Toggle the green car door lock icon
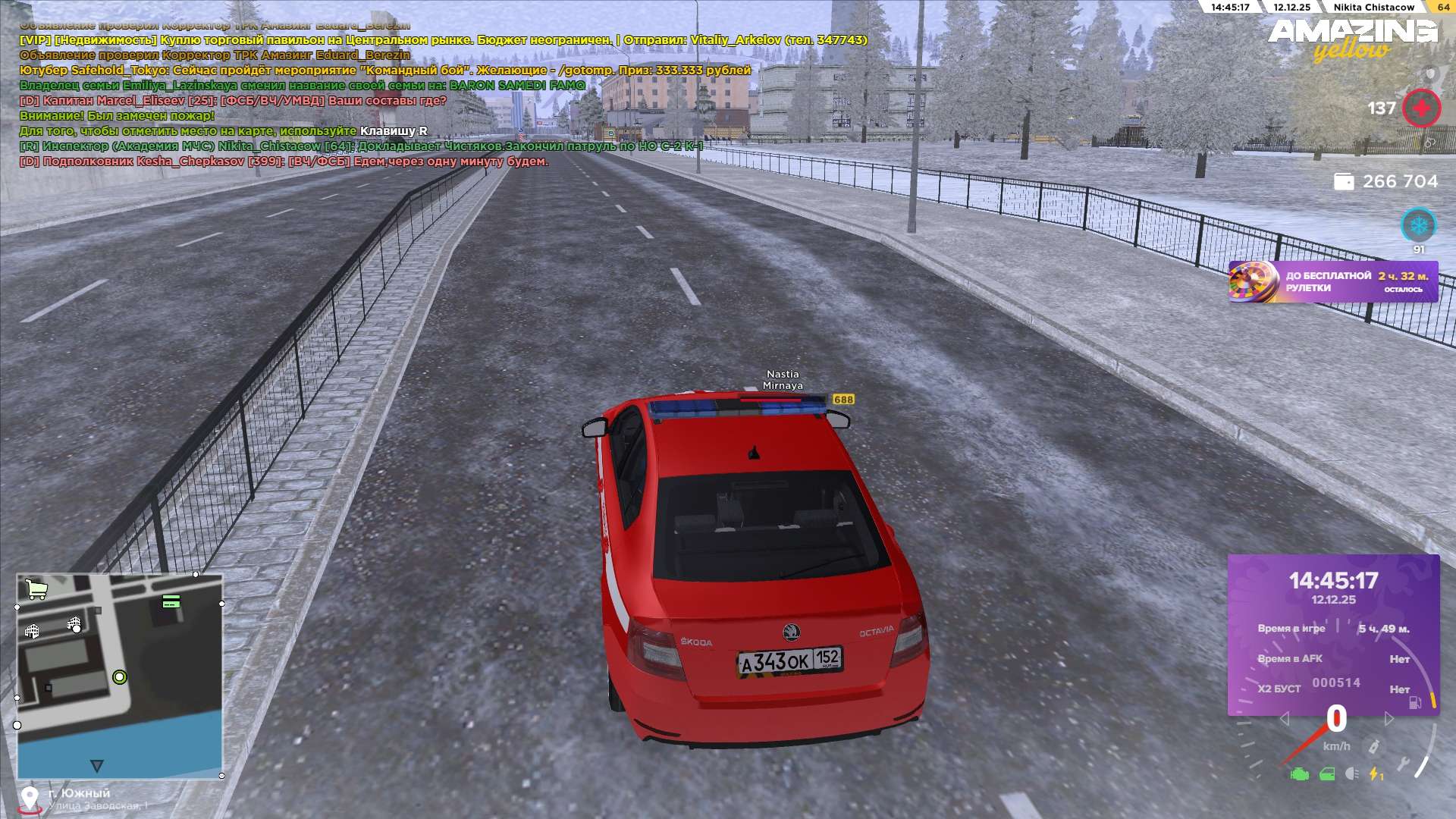This screenshot has width=1456, height=819. point(1327,774)
